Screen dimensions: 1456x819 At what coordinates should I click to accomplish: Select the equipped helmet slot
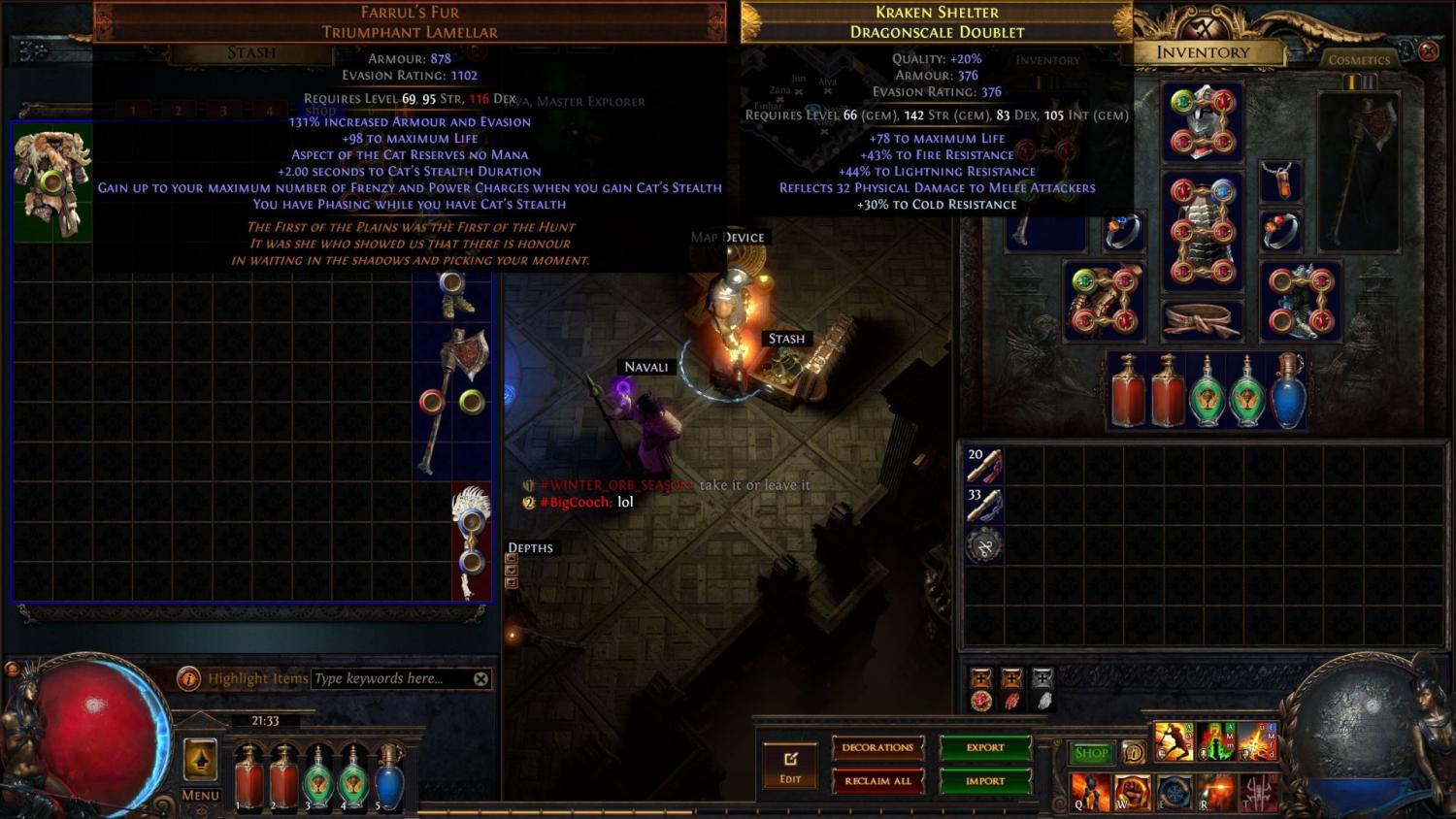(1202, 121)
